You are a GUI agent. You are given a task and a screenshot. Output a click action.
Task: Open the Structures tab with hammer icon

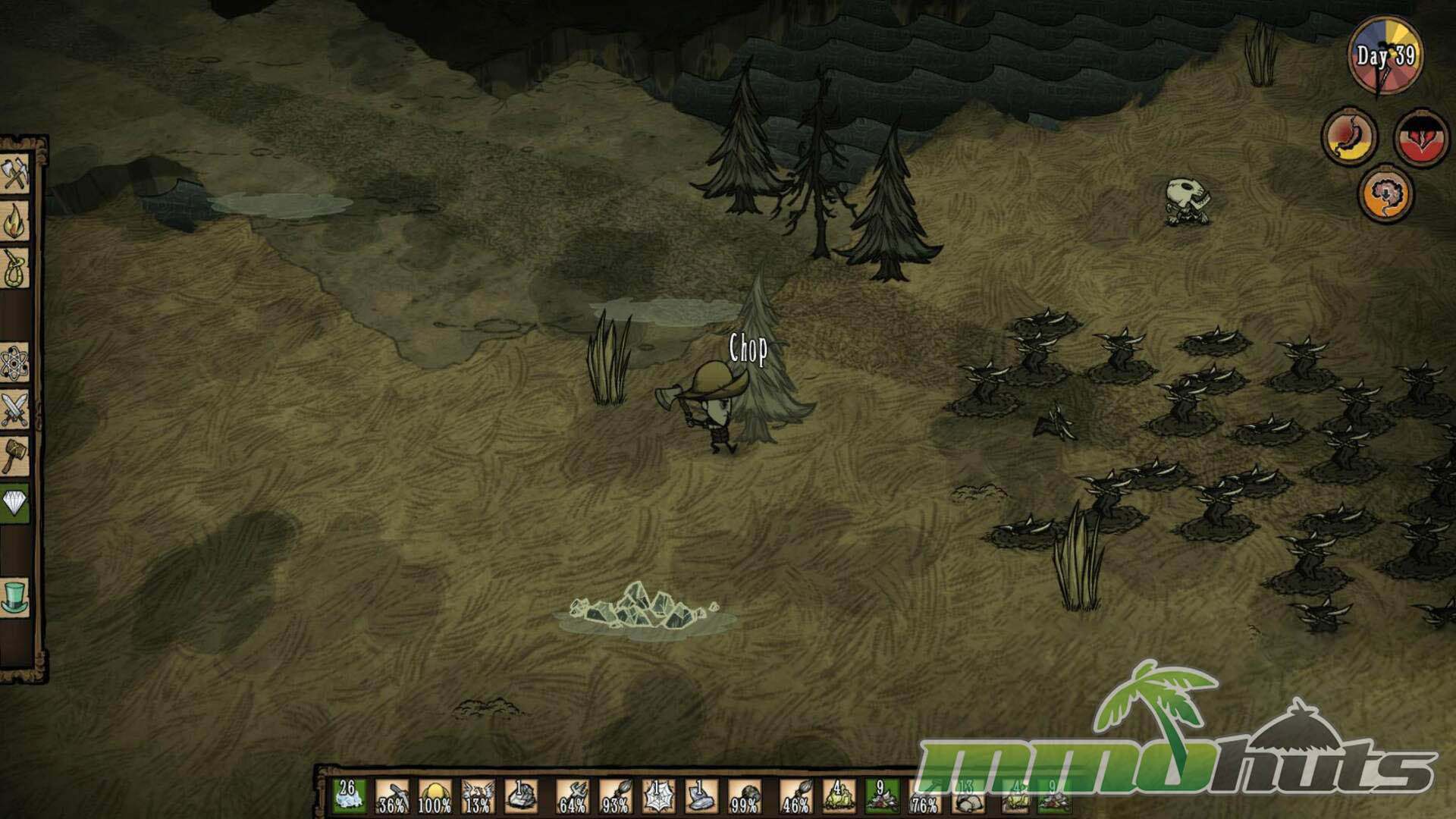point(15,456)
